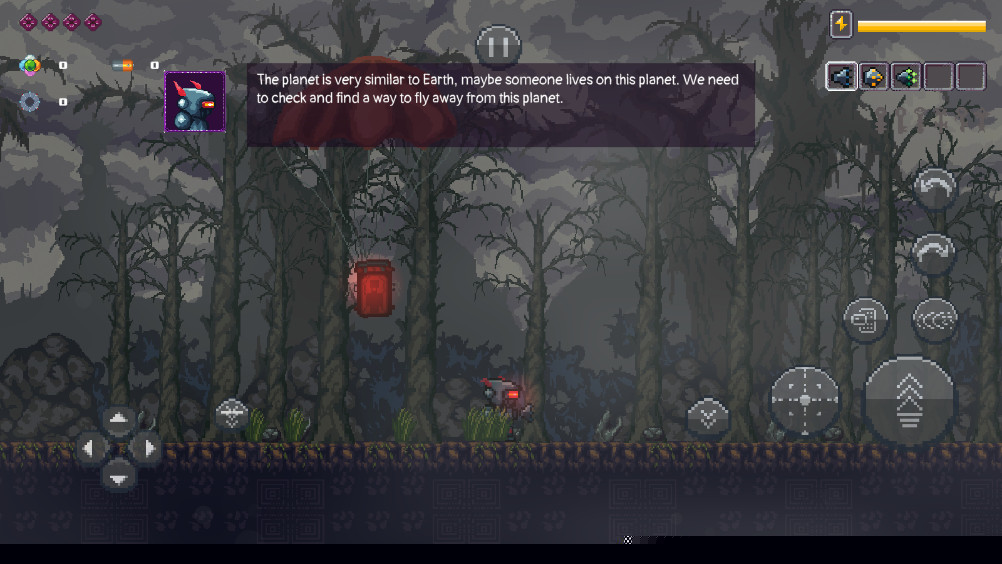
Task: Tap the curved left-arrow weapon switch button
Action: (x=935, y=188)
